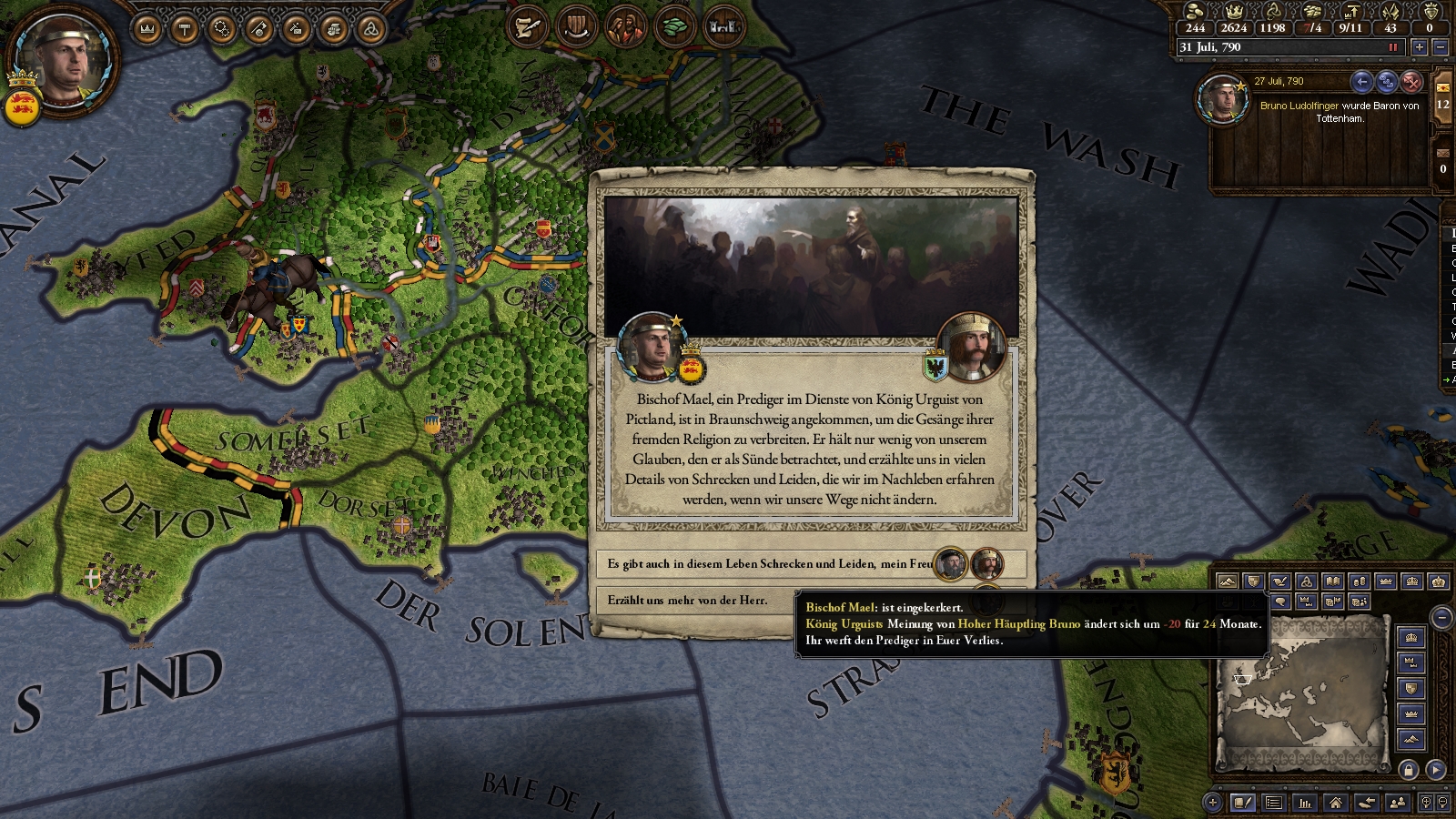Click the house home button below minimap
The image size is (1456, 819).
coord(1335,802)
